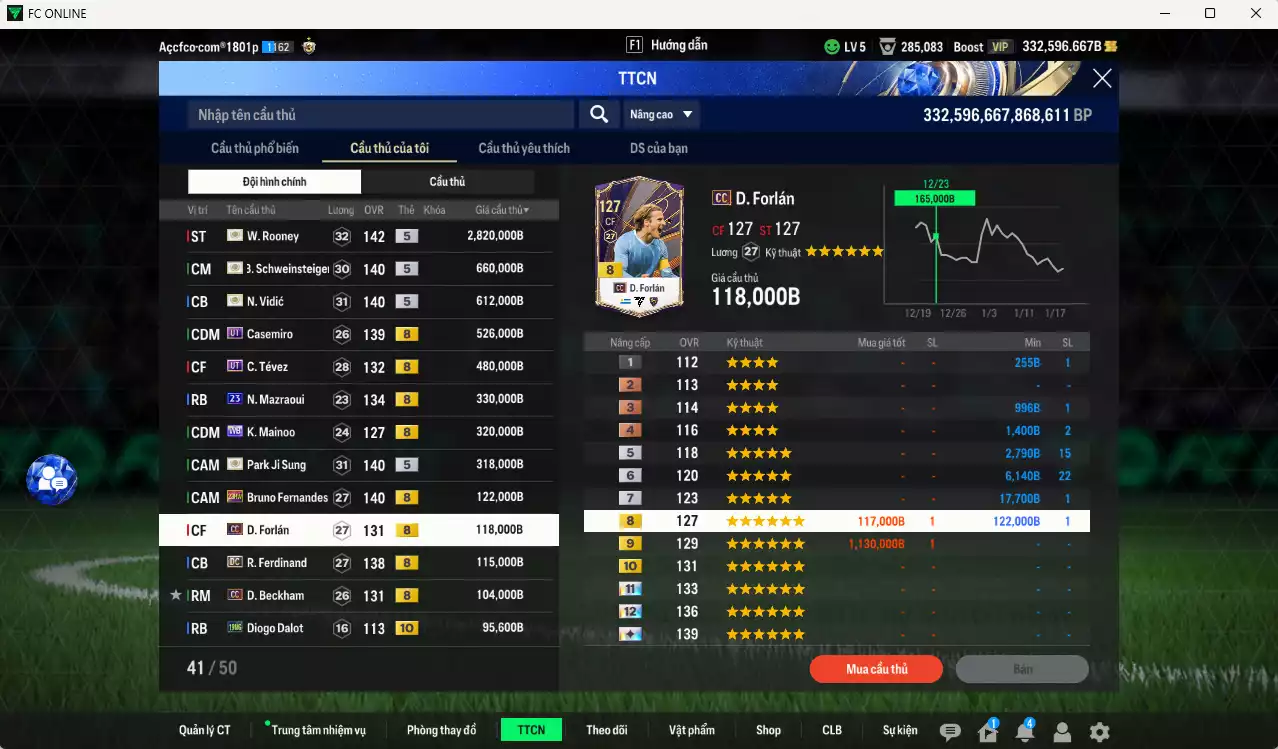Switch to Cầu thủ yêu thích tab
Screen dimensions: 1278x749
523,149
